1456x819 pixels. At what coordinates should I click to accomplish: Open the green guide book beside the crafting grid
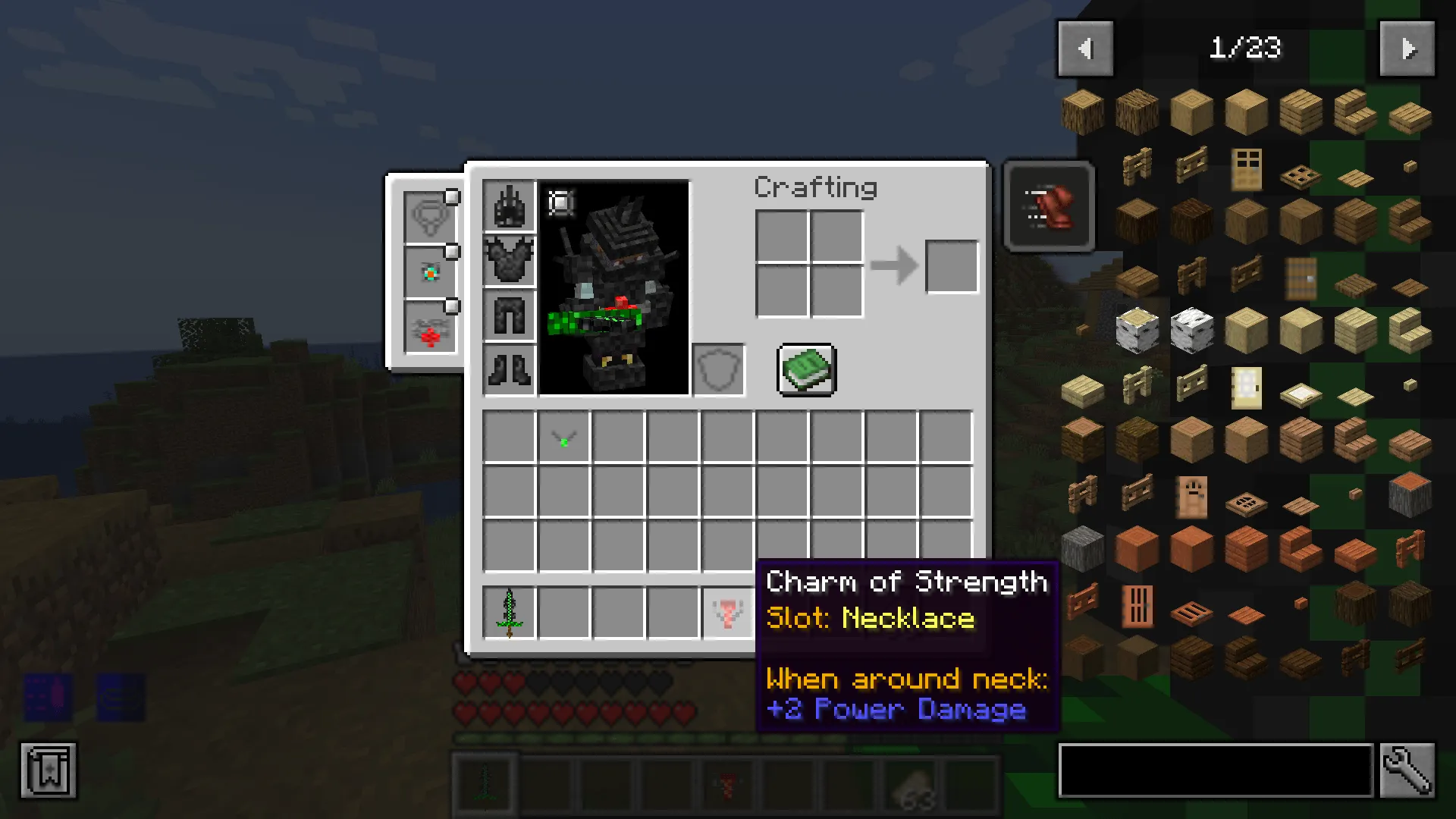click(x=805, y=370)
